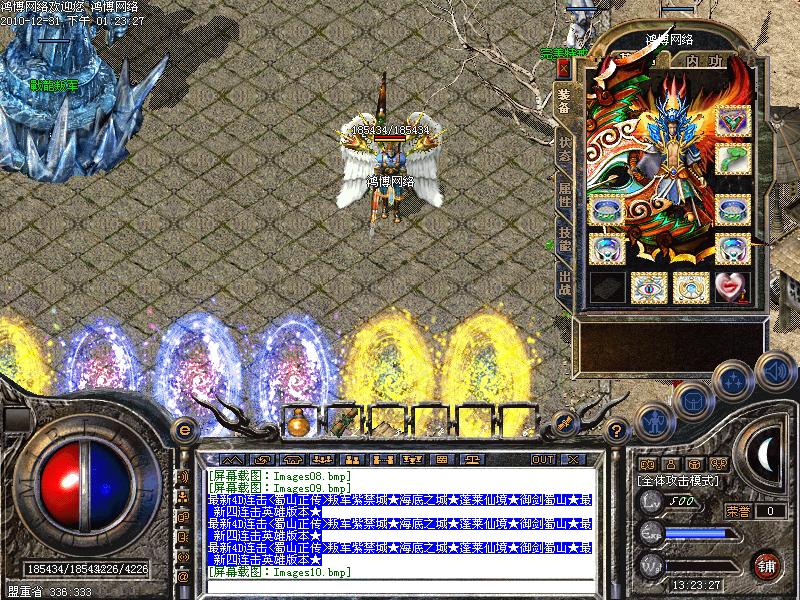Use the gourd potion in the hotbar
Screen dimensions: 800x600
[x=299, y=423]
